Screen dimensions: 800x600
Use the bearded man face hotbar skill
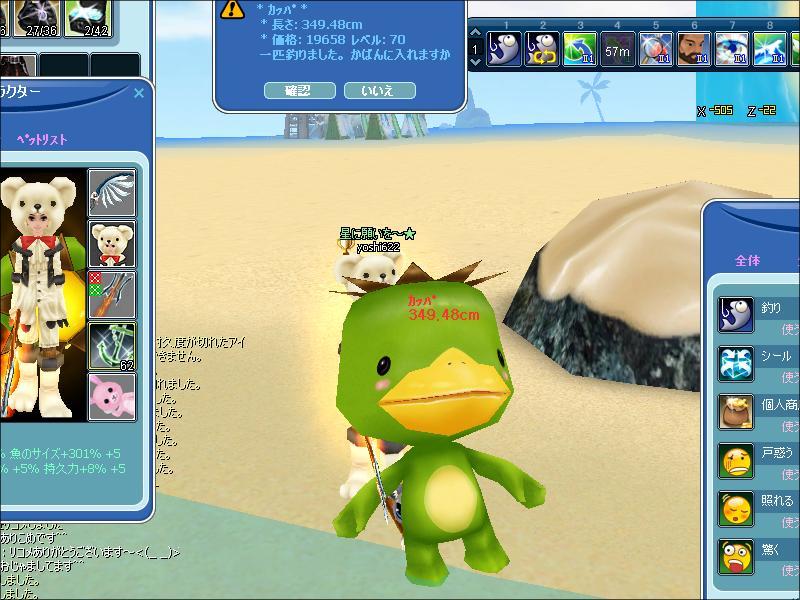click(692, 47)
